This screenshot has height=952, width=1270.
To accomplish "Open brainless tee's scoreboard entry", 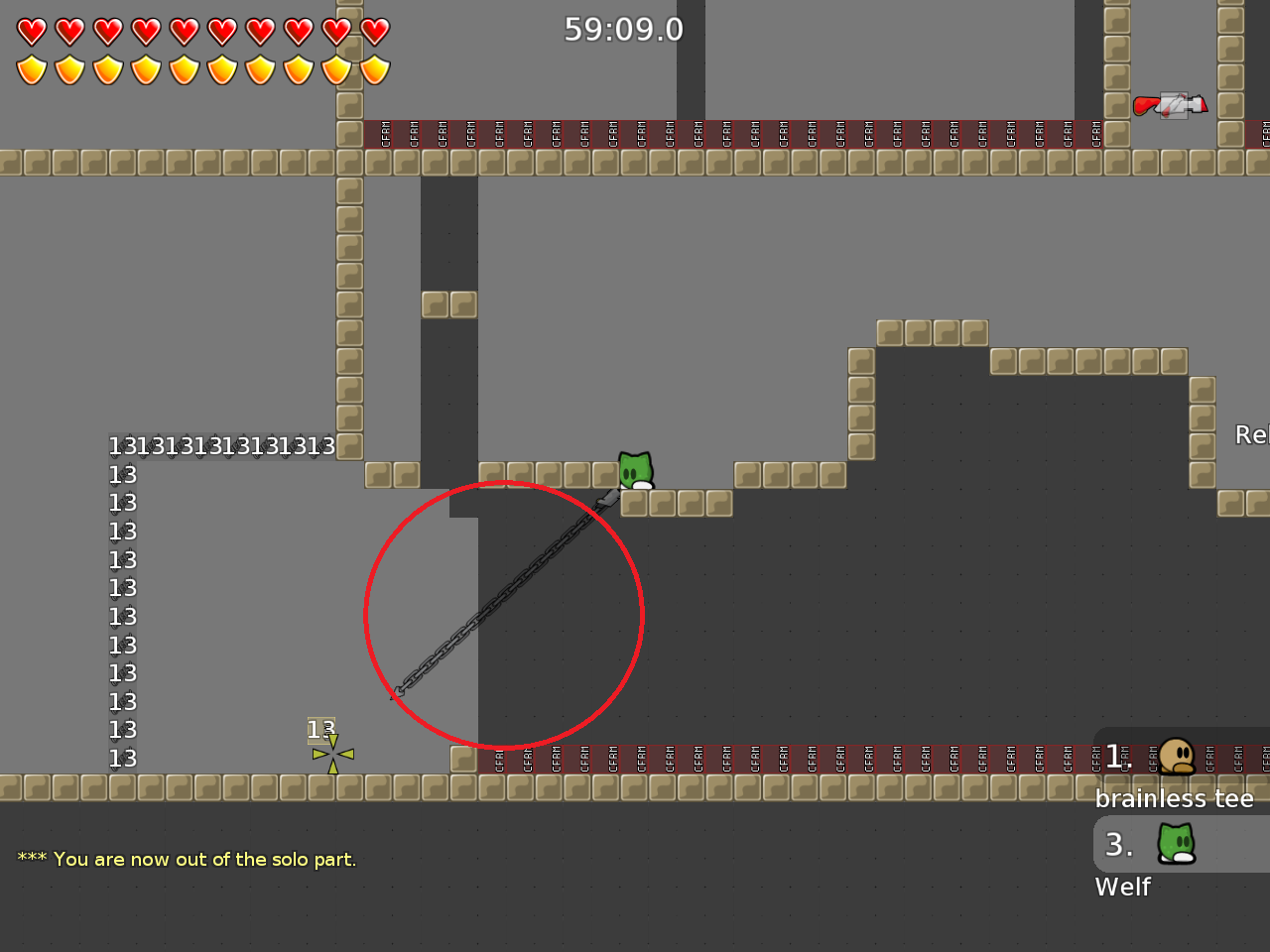I will pyautogui.click(x=1174, y=798).
